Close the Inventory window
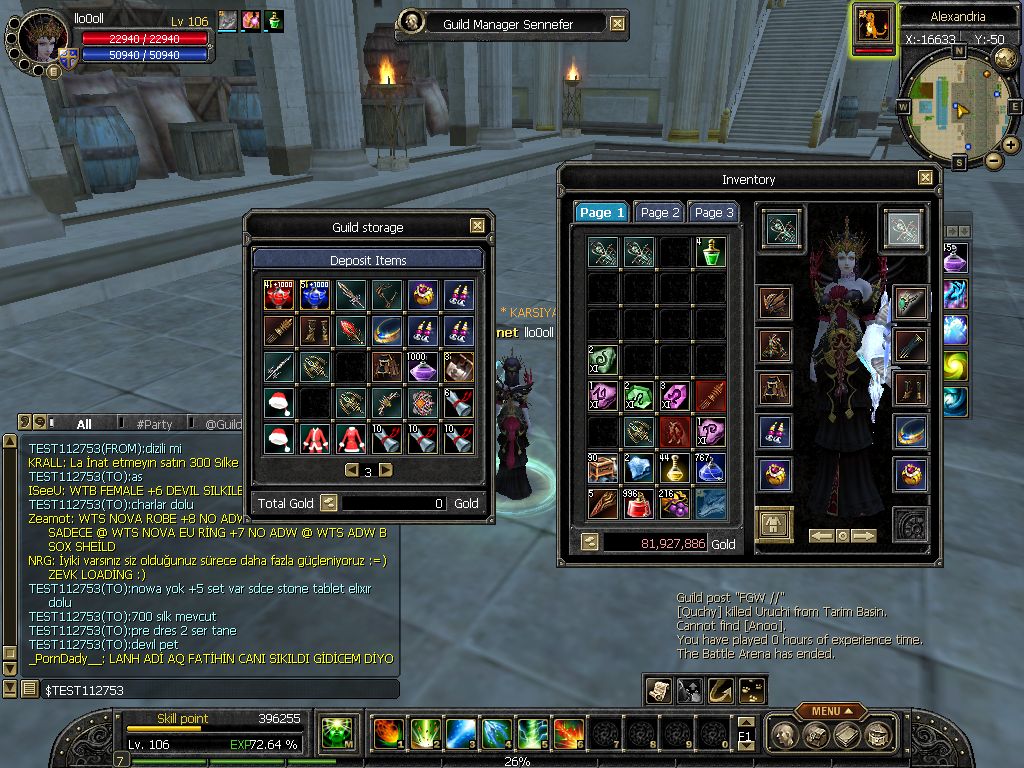This screenshot has height=768, width=1024. pos(925,179)
